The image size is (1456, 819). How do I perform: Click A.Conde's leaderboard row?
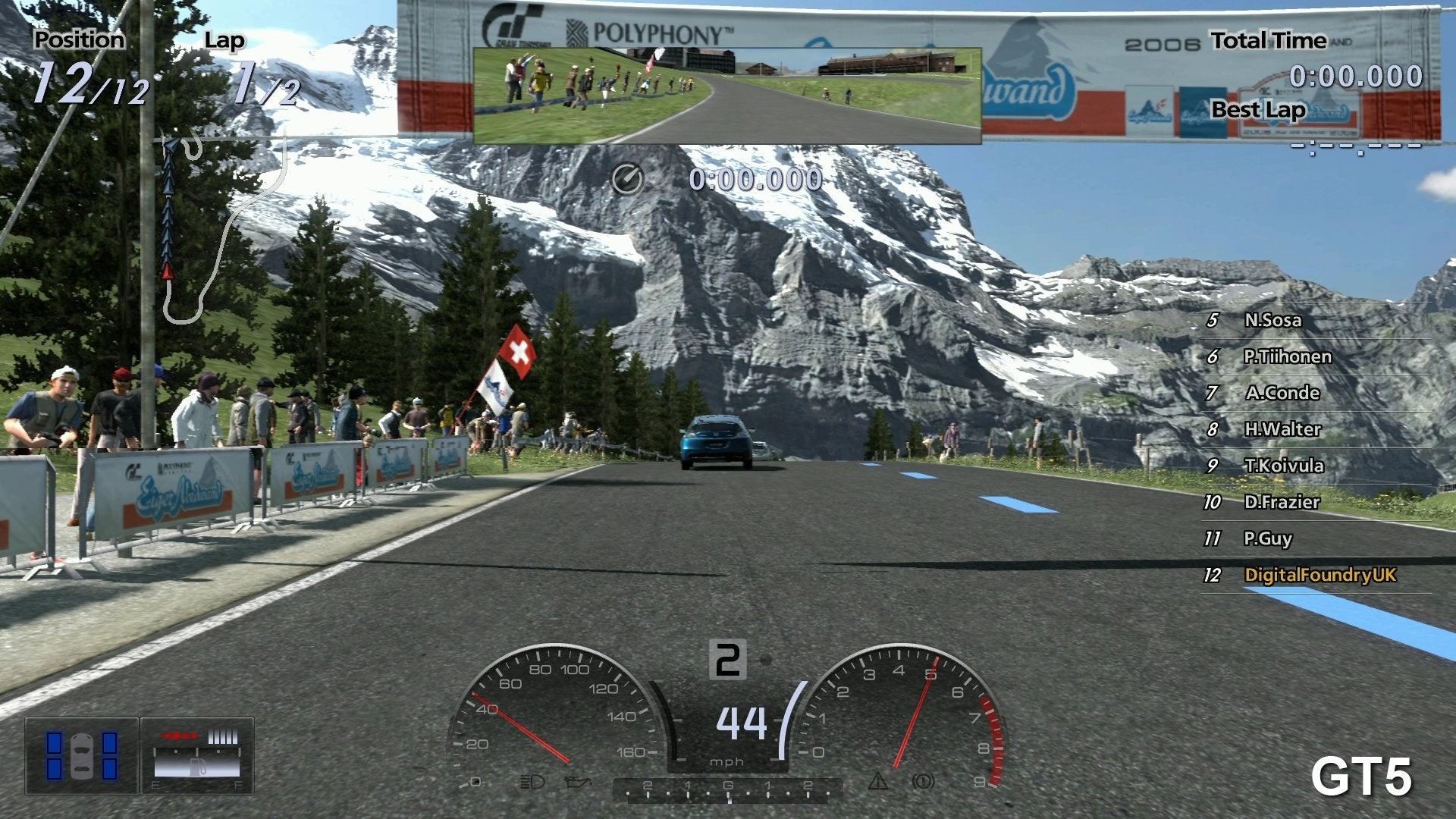click(1282, 393)
